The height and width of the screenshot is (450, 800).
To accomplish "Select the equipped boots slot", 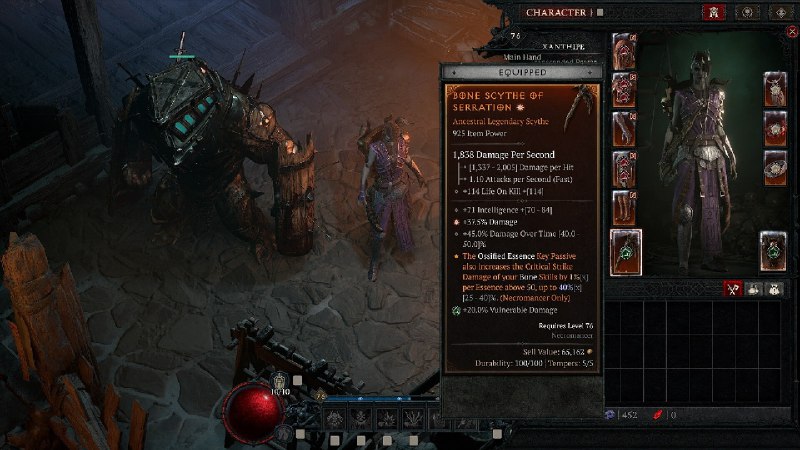I will pos(623,207).
